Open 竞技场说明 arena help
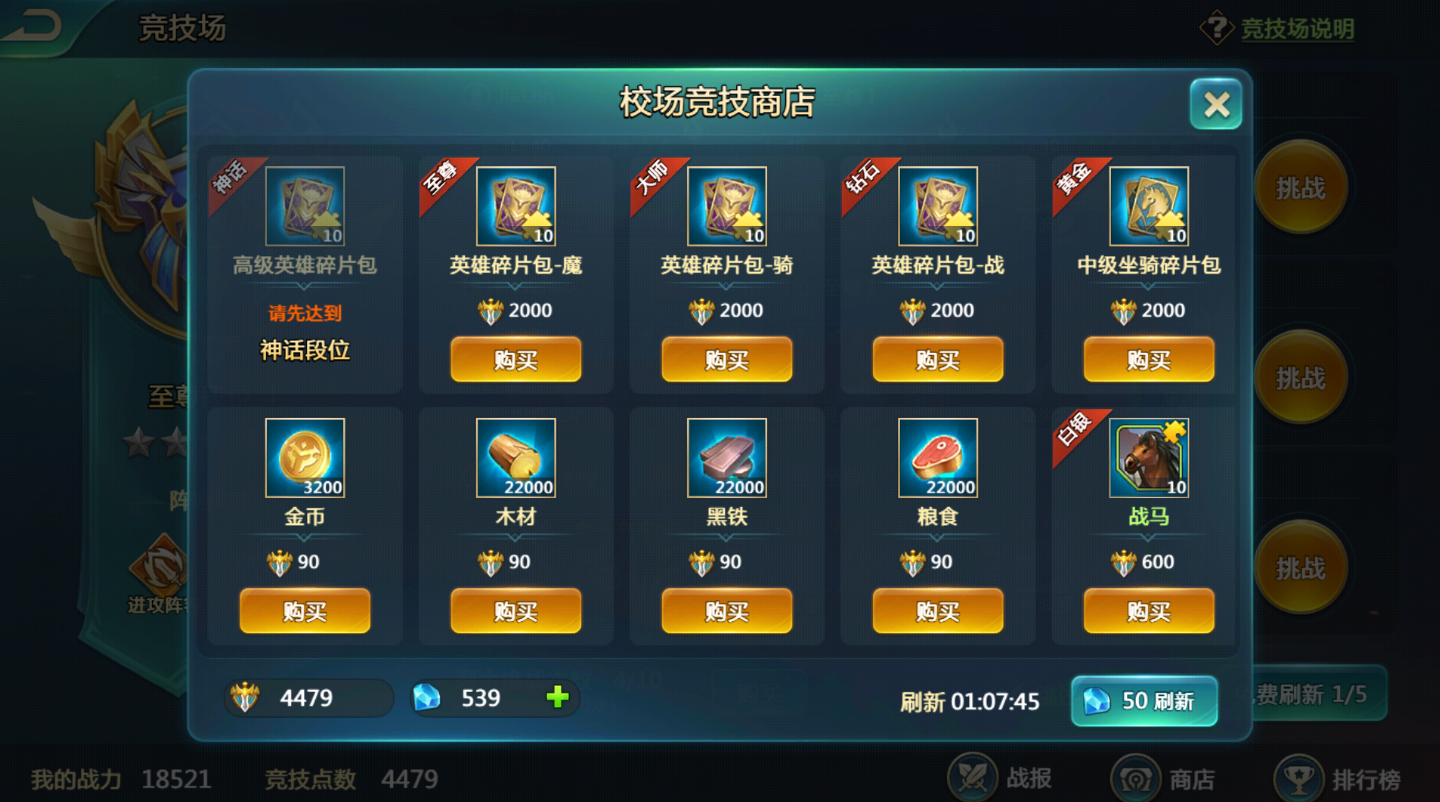The image size is (1440, 802). pos(1279,29)
